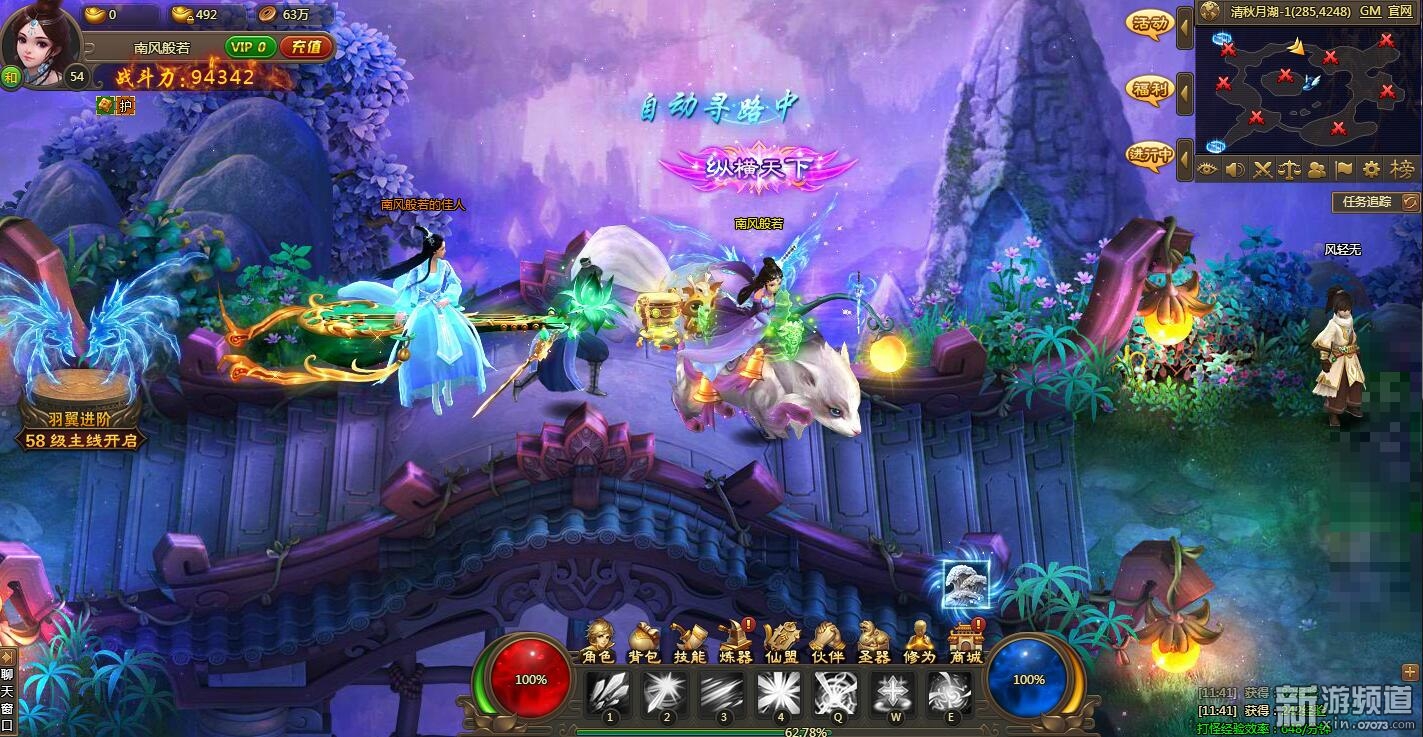Open the 榜 ranking button
1423x737 pixels.
[1403, 169]
